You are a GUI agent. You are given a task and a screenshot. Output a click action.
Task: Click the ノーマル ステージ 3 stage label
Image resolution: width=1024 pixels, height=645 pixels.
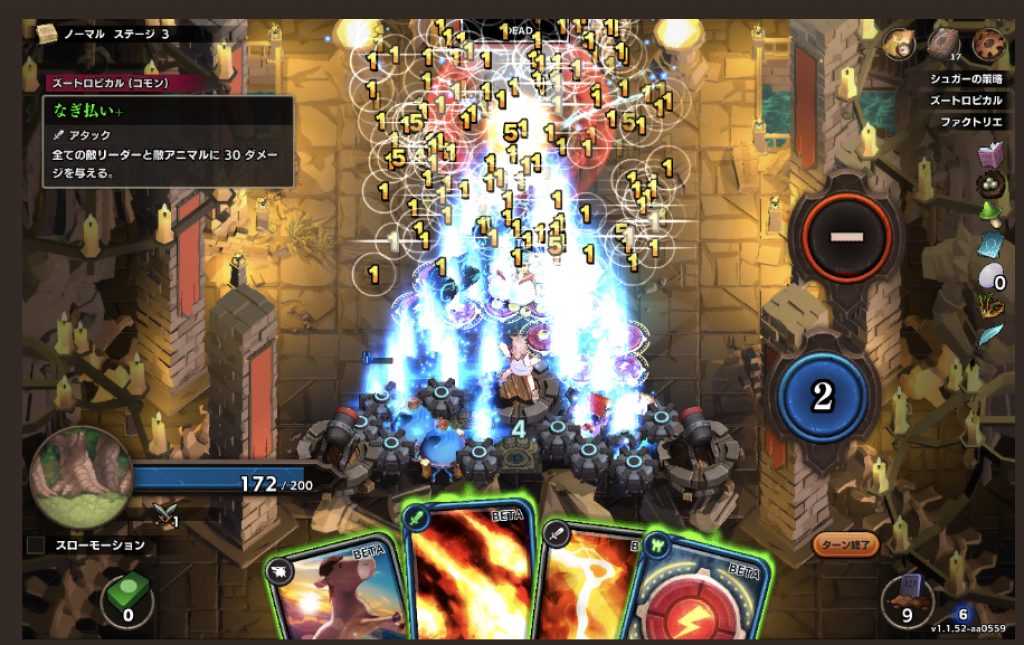116,33
